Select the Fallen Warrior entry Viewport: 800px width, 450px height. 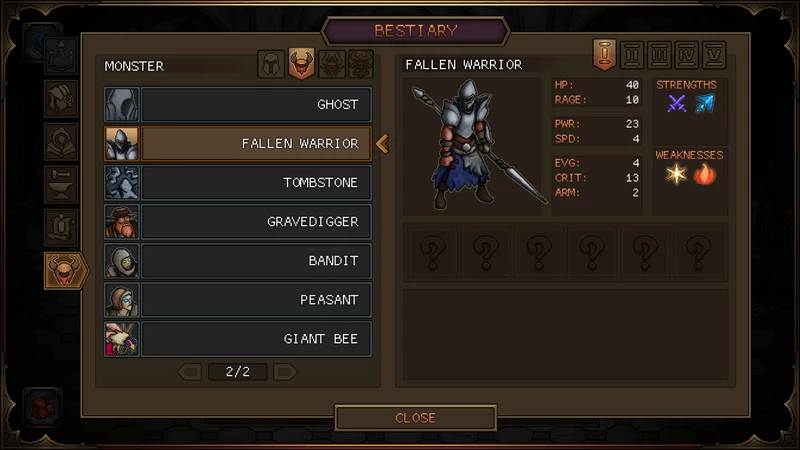[x=255, y=143]
